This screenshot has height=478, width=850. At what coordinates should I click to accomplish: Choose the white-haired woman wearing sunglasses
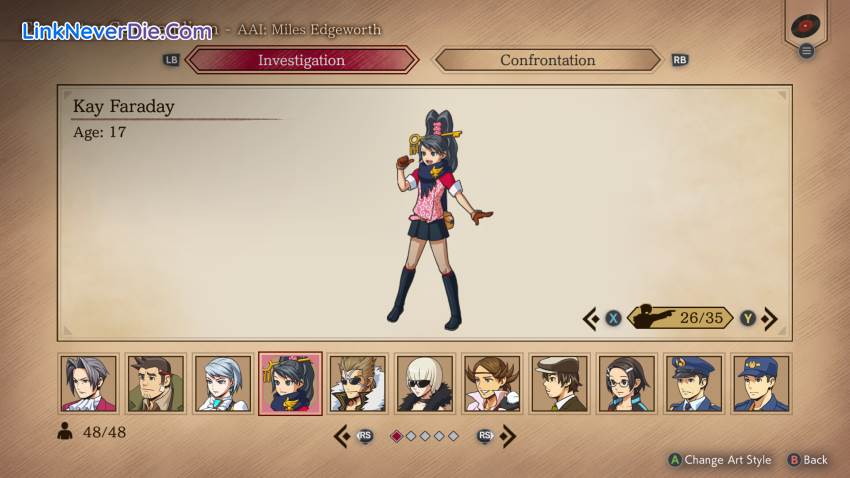coord(425,383)
